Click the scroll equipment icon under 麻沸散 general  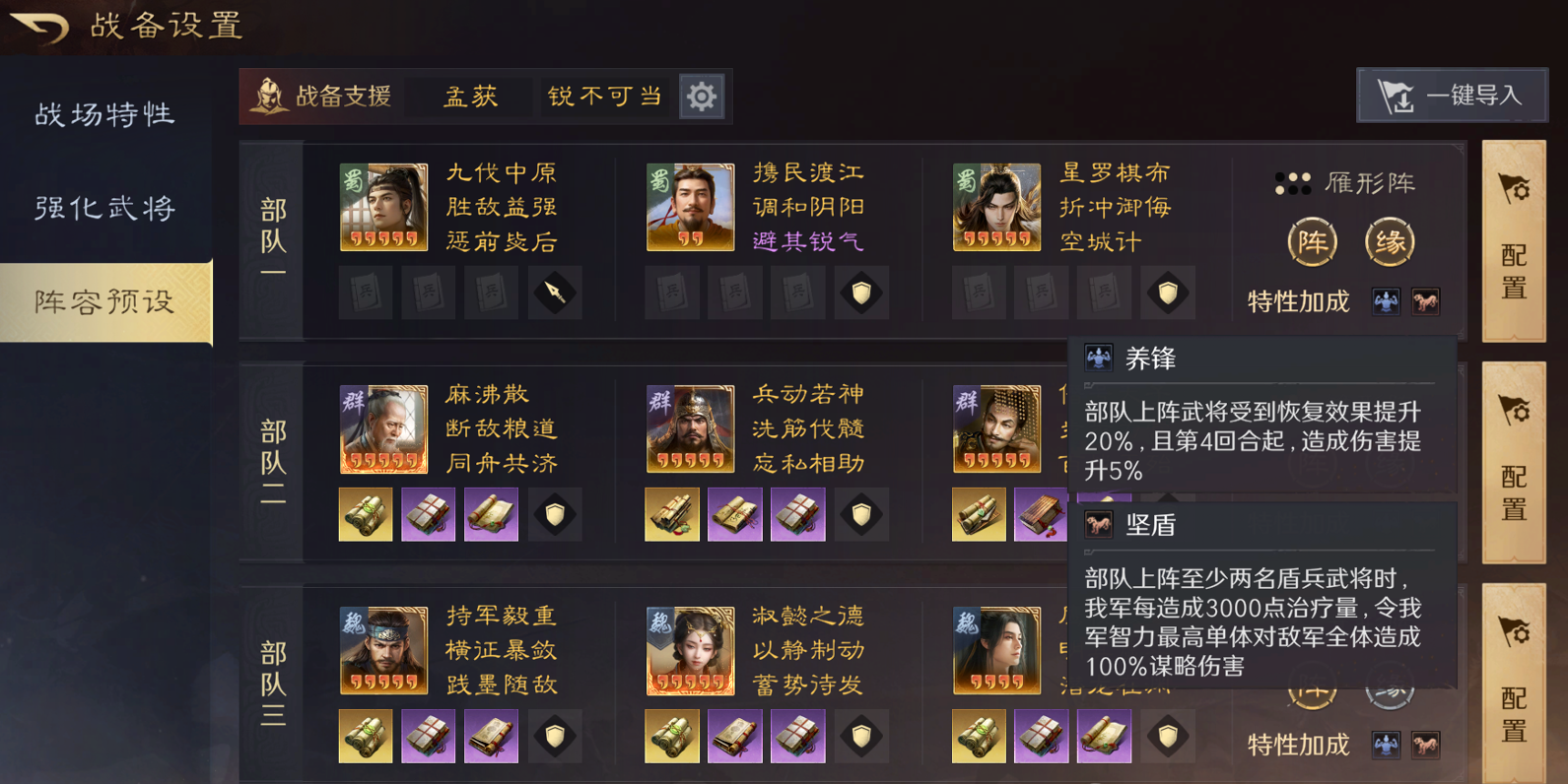[366, 513]
